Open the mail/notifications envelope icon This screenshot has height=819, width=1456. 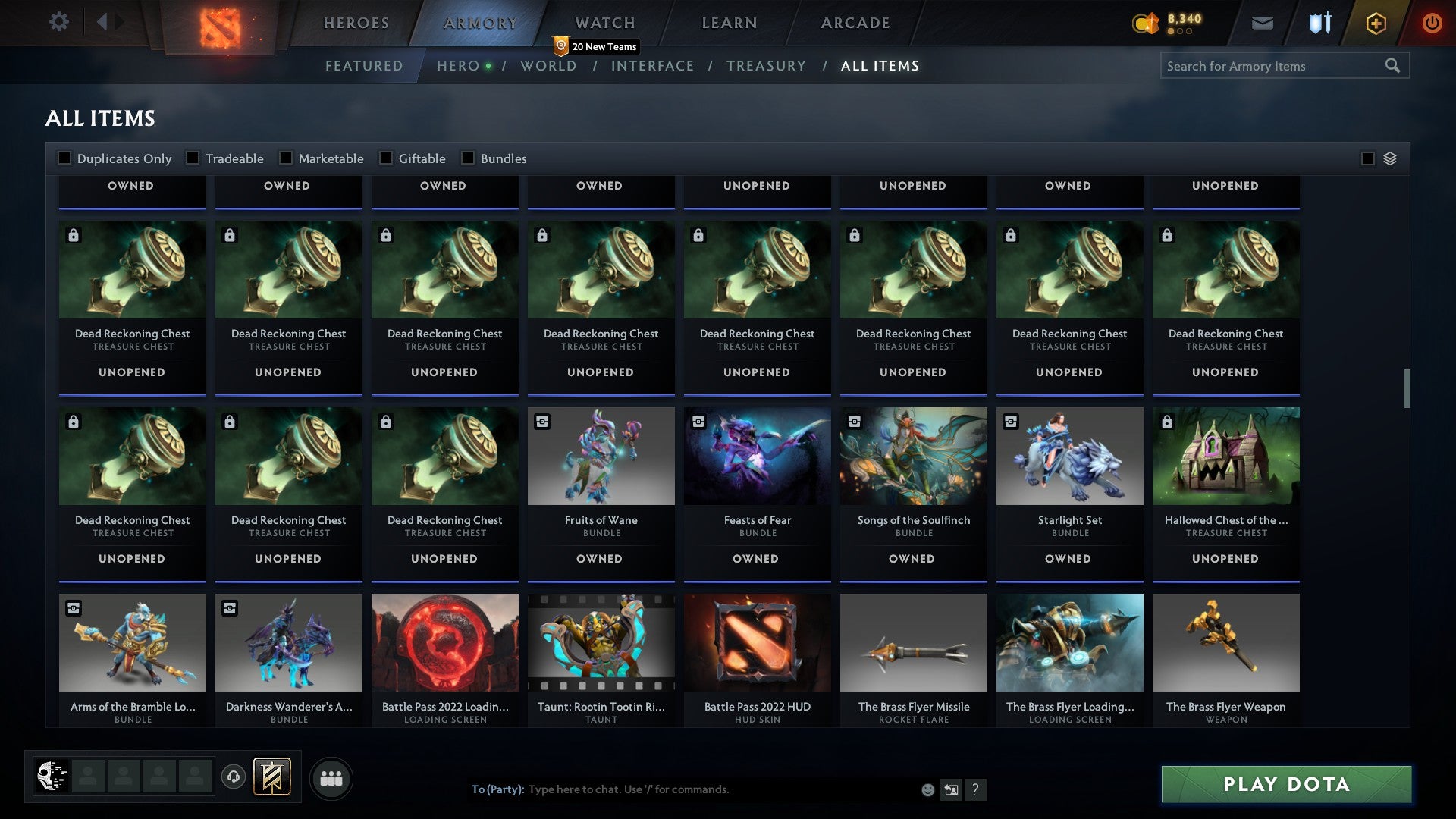(1263, 23)
